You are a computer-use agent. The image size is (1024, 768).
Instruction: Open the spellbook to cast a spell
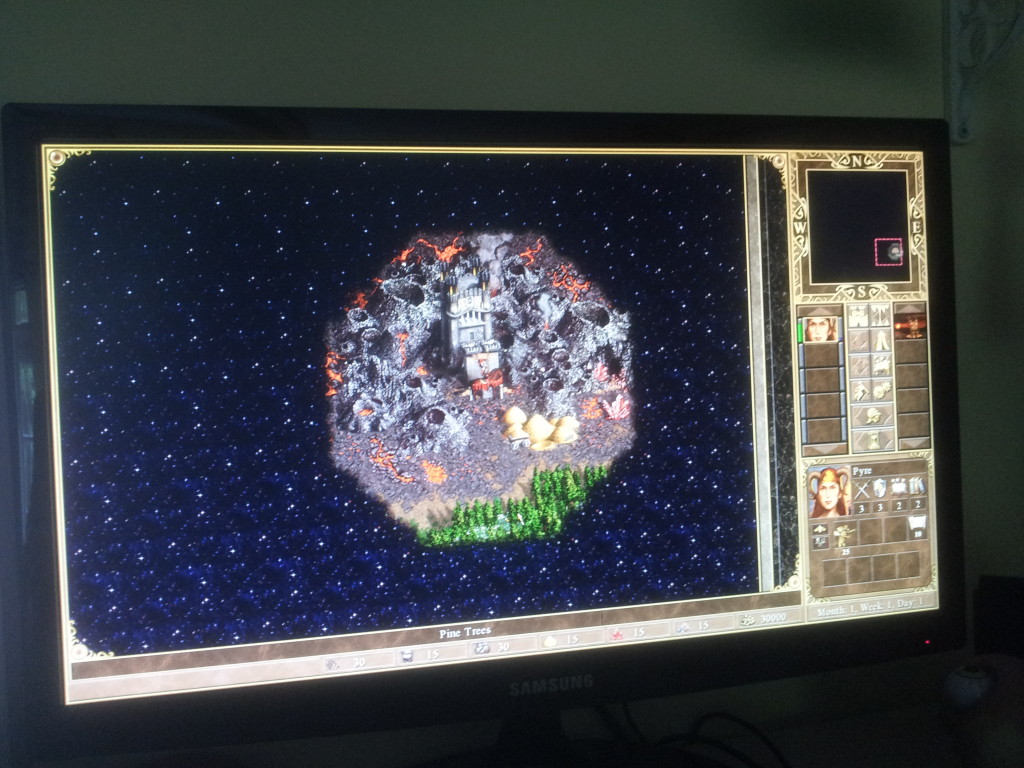[x=881, y=366]
